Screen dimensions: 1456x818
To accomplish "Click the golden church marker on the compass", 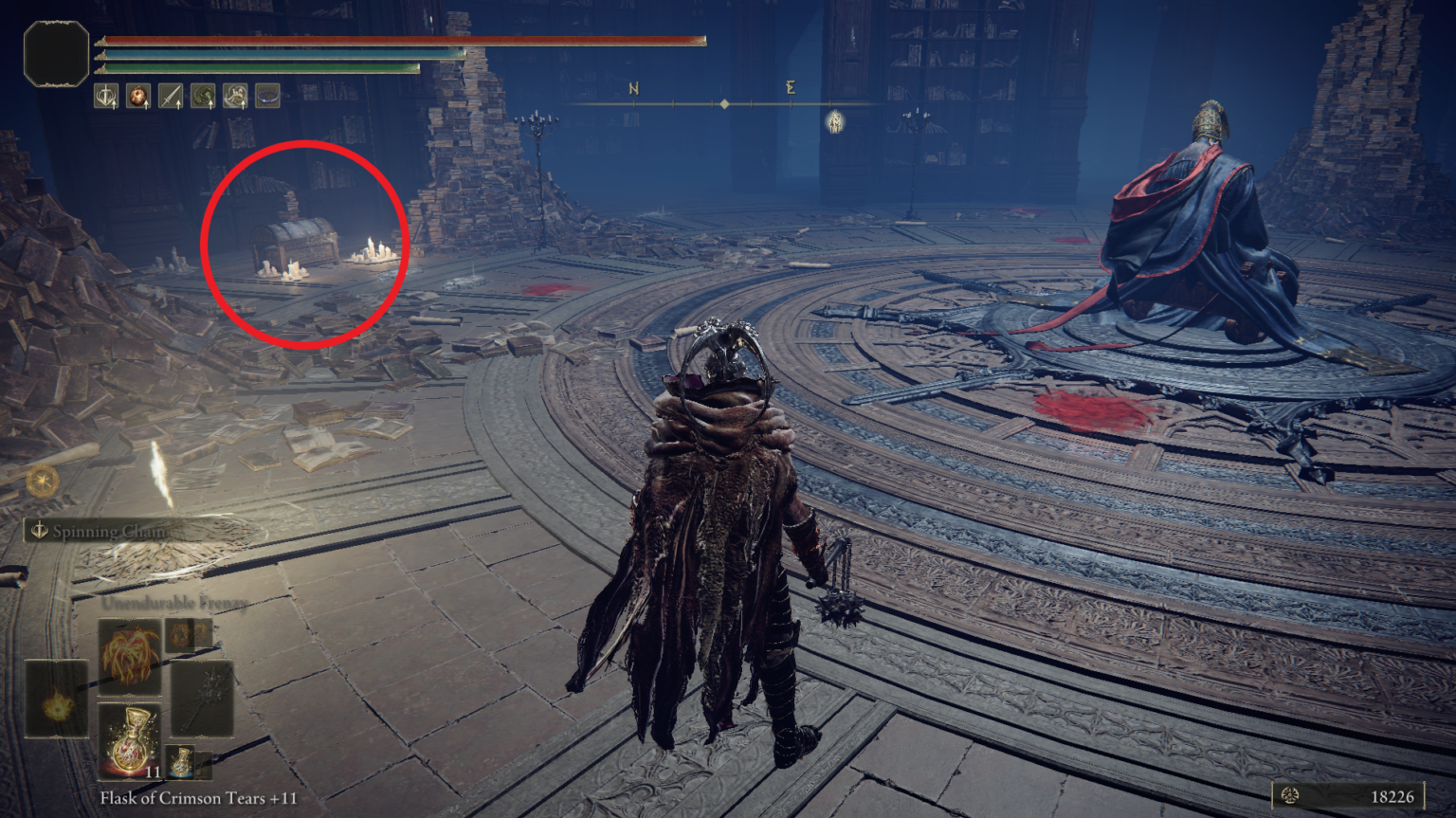I will 834,121.
